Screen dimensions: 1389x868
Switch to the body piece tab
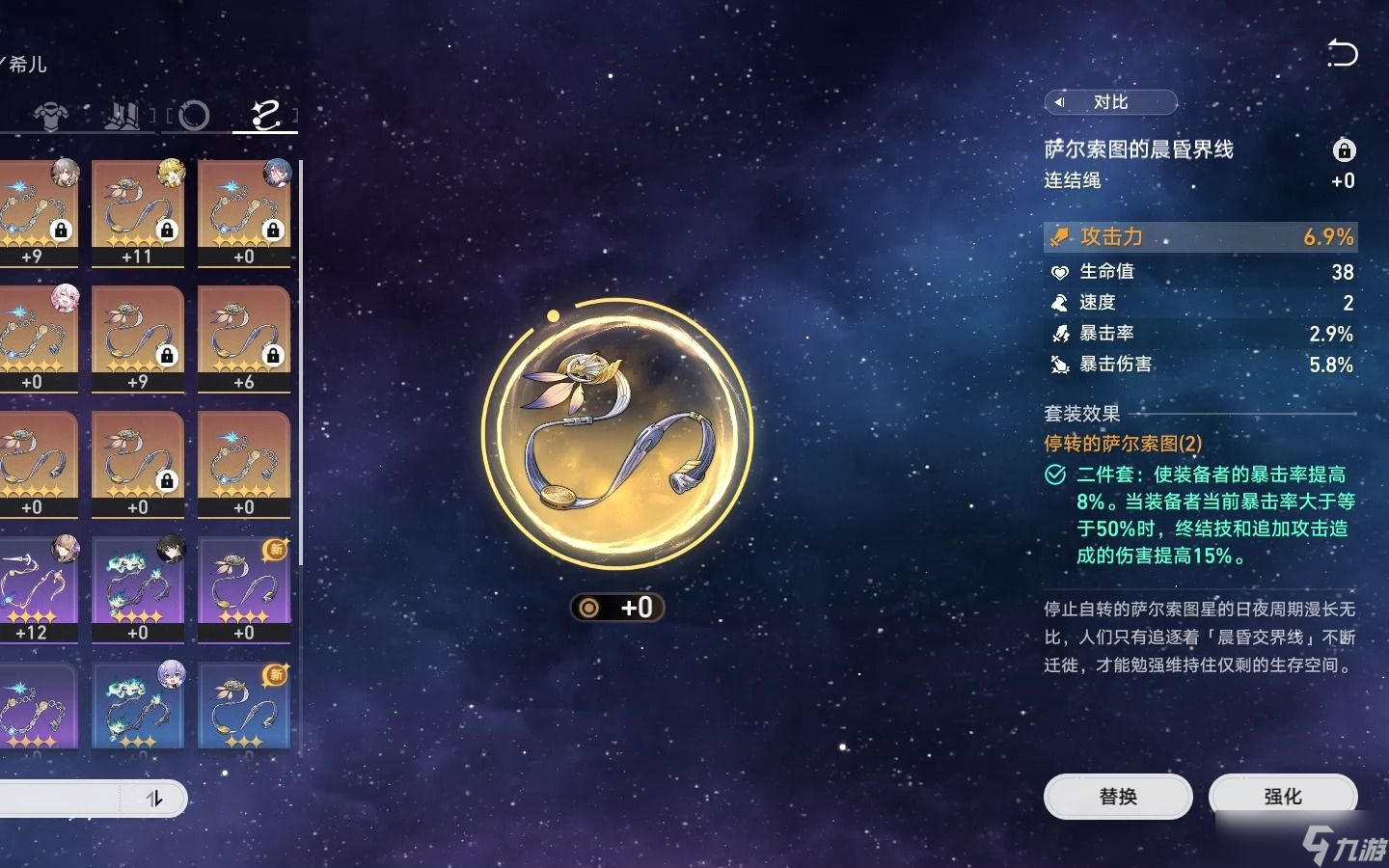click(x=52, y=116)
